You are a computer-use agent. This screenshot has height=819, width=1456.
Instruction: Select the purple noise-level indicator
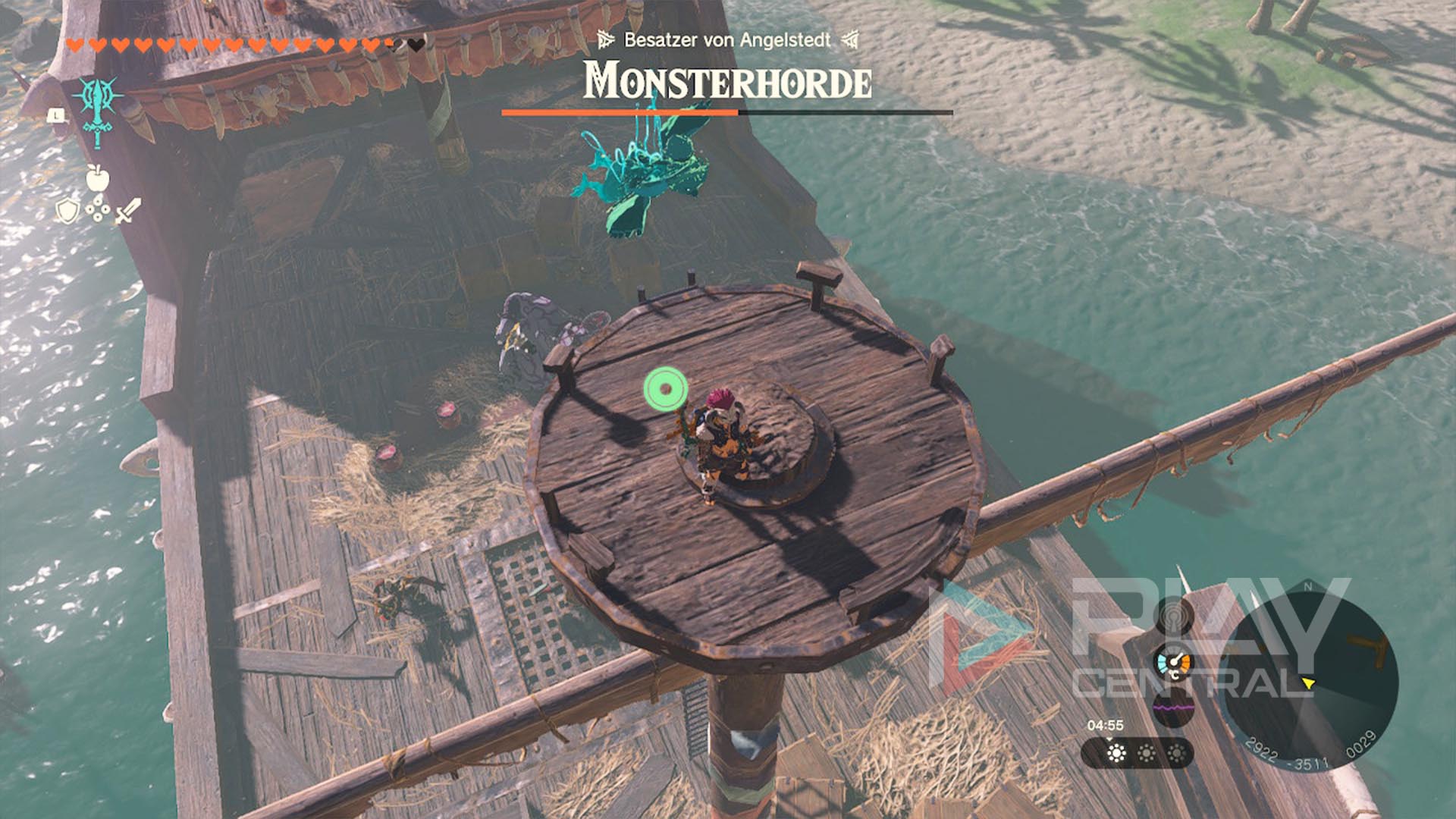(1173, 708)
